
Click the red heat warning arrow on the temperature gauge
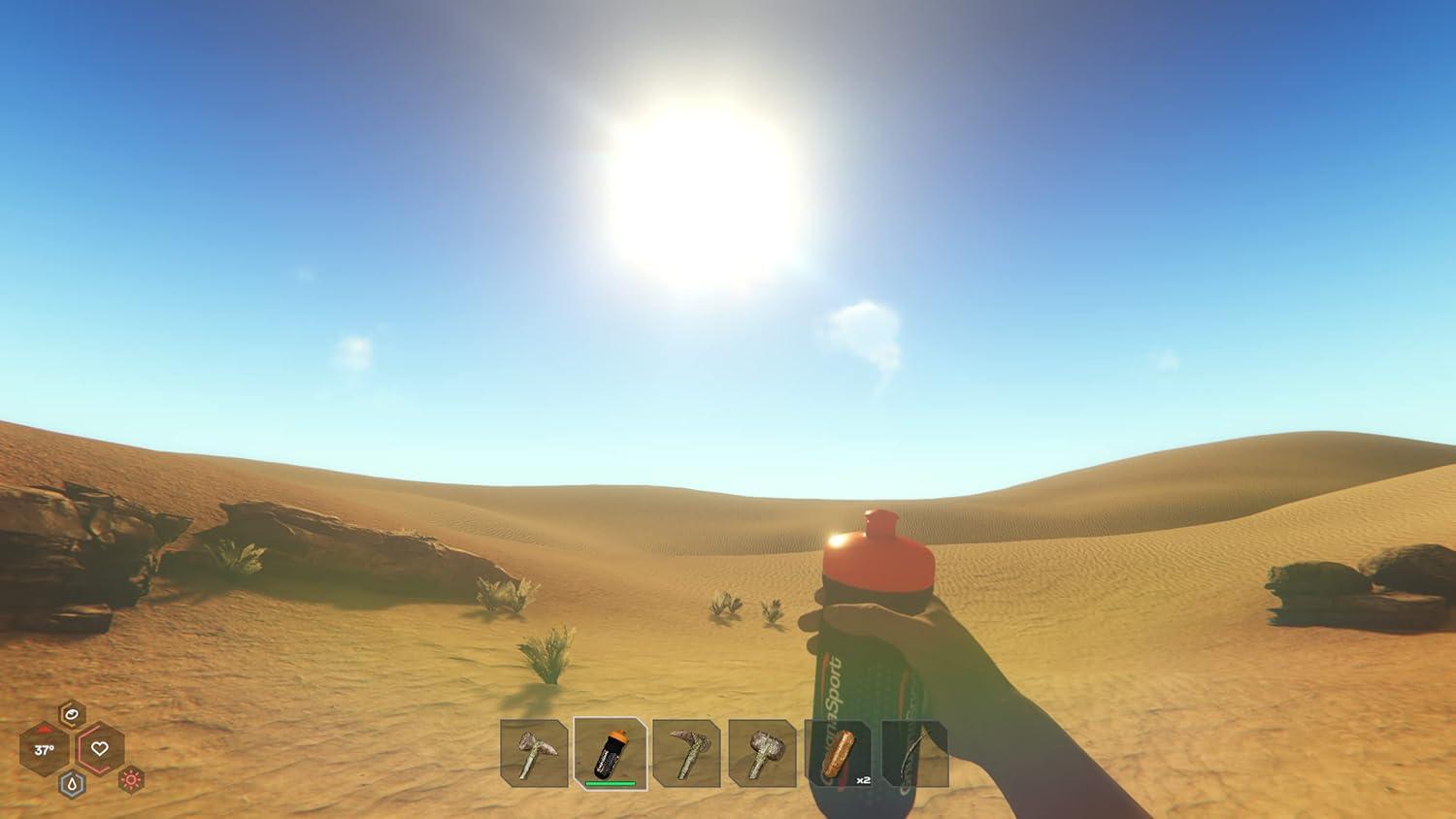[x=44, y=730]
